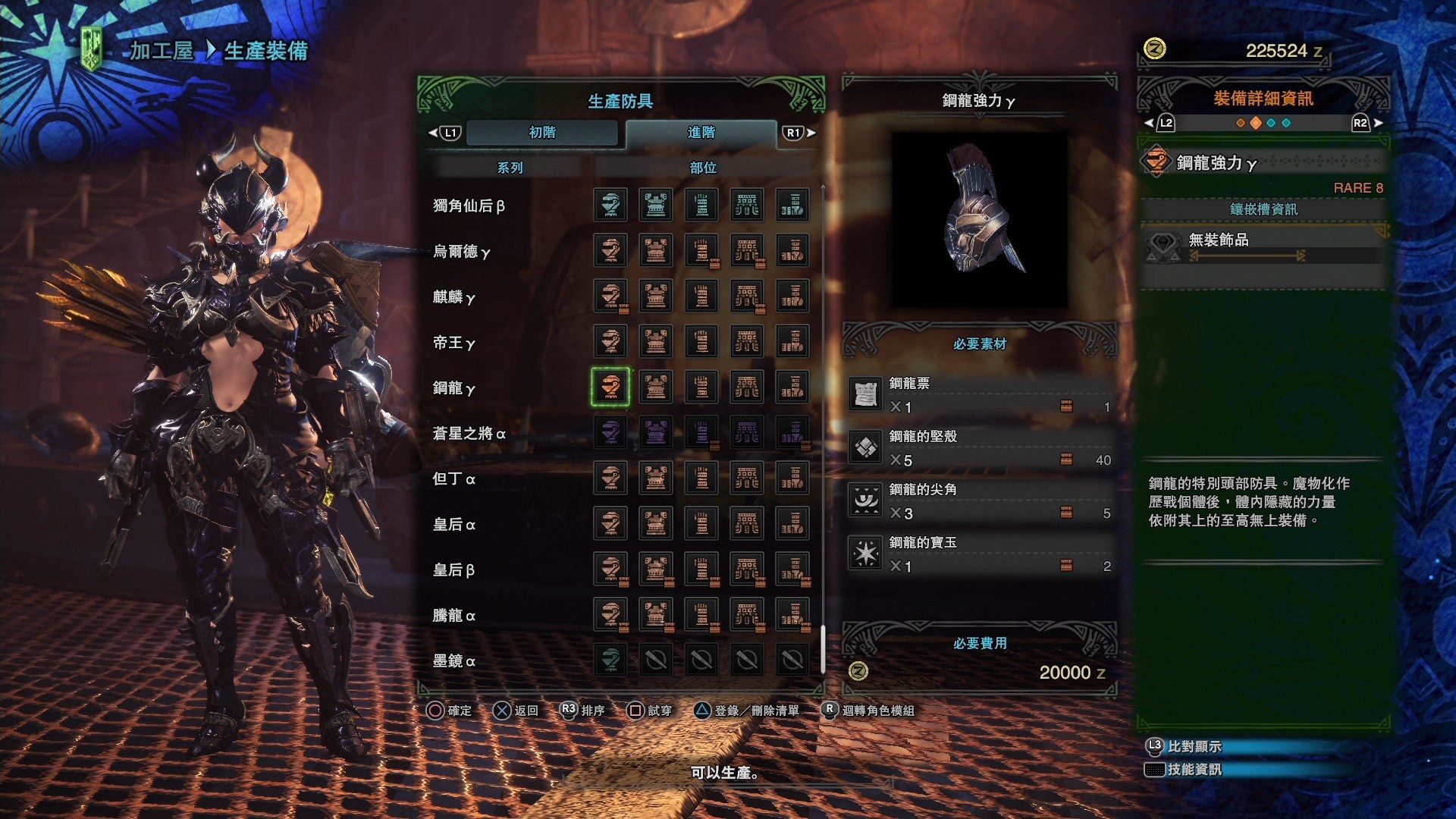
Task: Select the 但丁α chest armor icon
Action: pyautogui.click(x=656, y=479)
